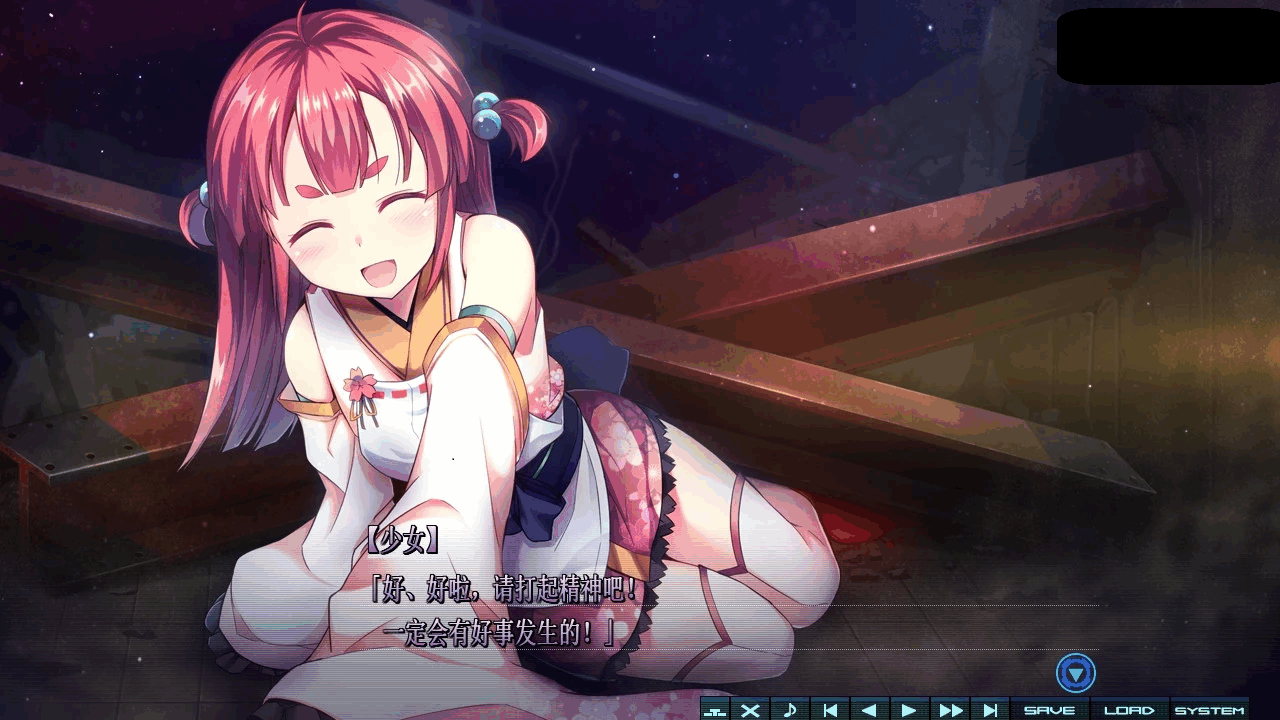Jump ahead with the skip-to-end icon
The height and width of the screenshot is (720, 1280).
988,709
